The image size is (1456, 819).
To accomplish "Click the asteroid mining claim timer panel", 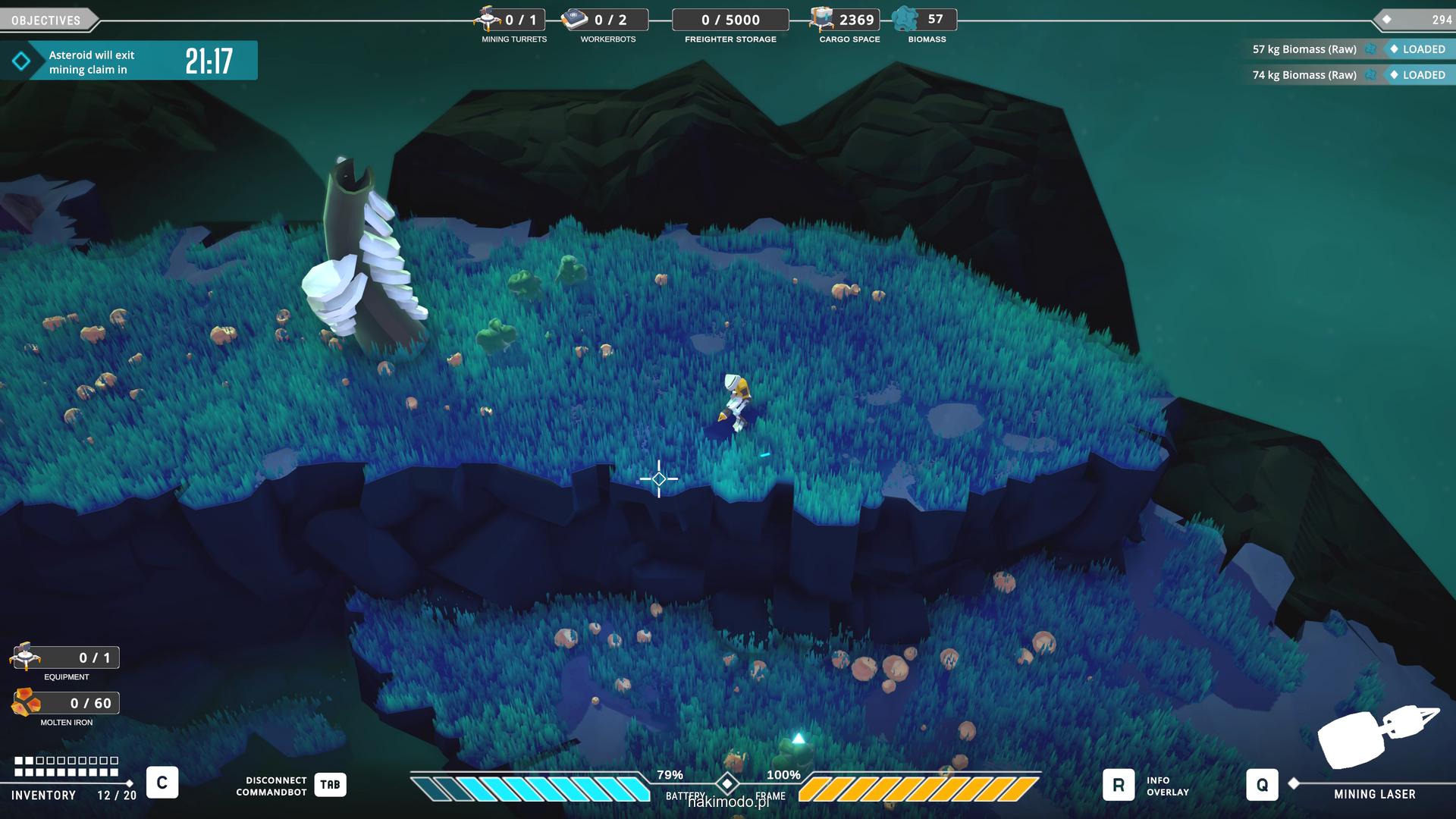I will tap(129, 61).
